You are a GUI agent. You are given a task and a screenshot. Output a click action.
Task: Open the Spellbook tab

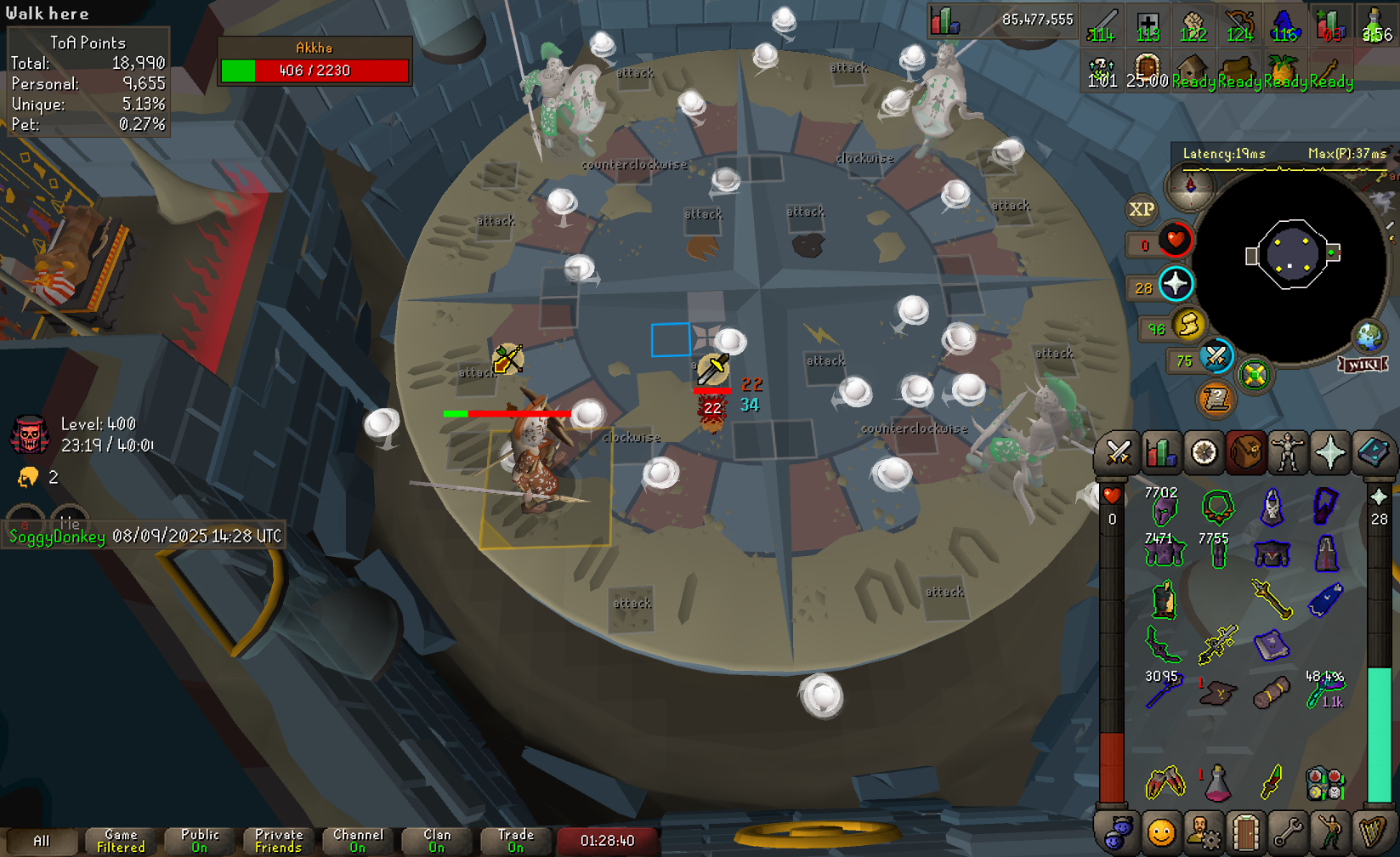[1372, 452]
